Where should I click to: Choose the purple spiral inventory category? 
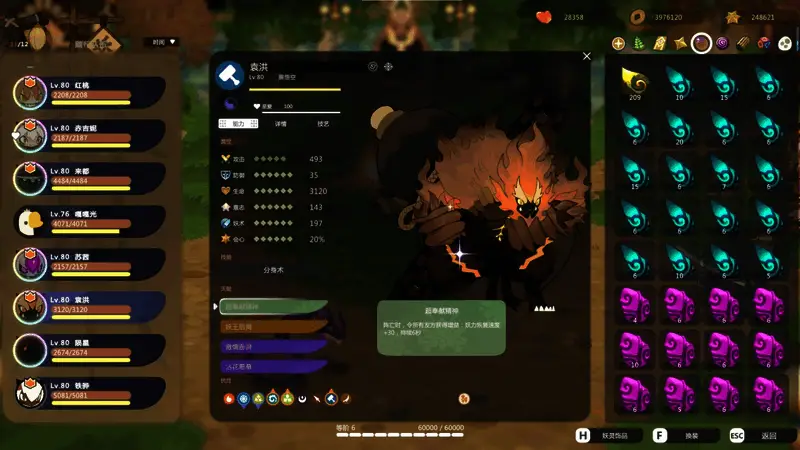722,43
